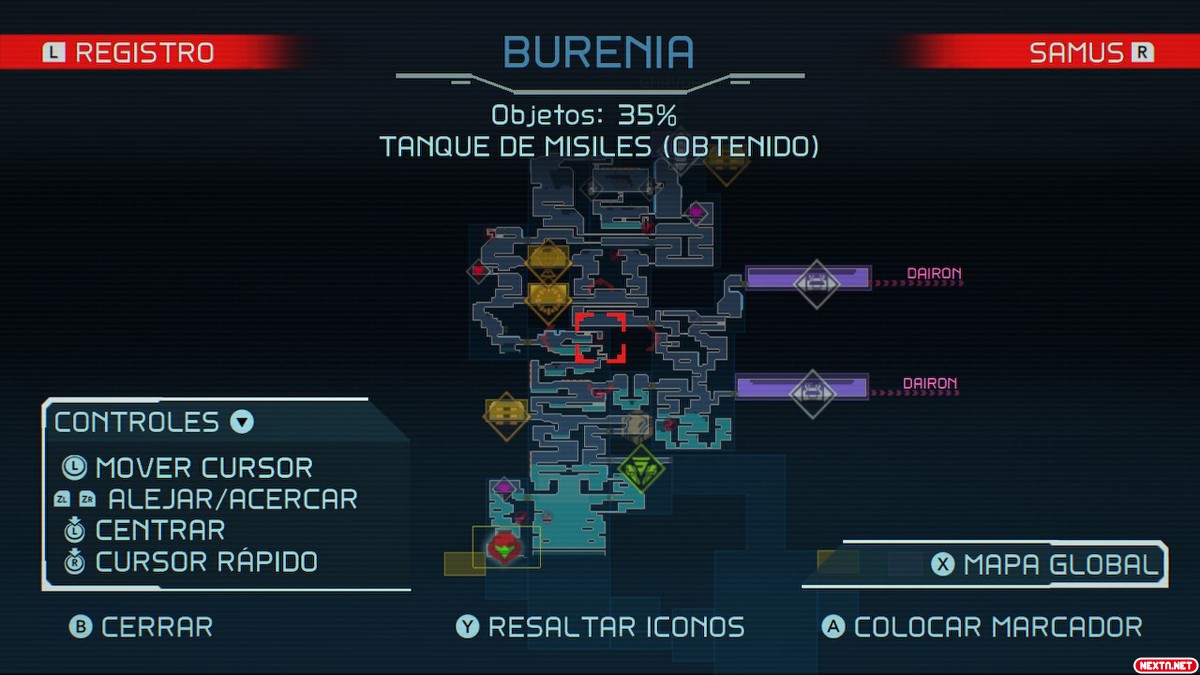Open the Mapa Global view
Screen dimensions: 1200x675
1044,565
